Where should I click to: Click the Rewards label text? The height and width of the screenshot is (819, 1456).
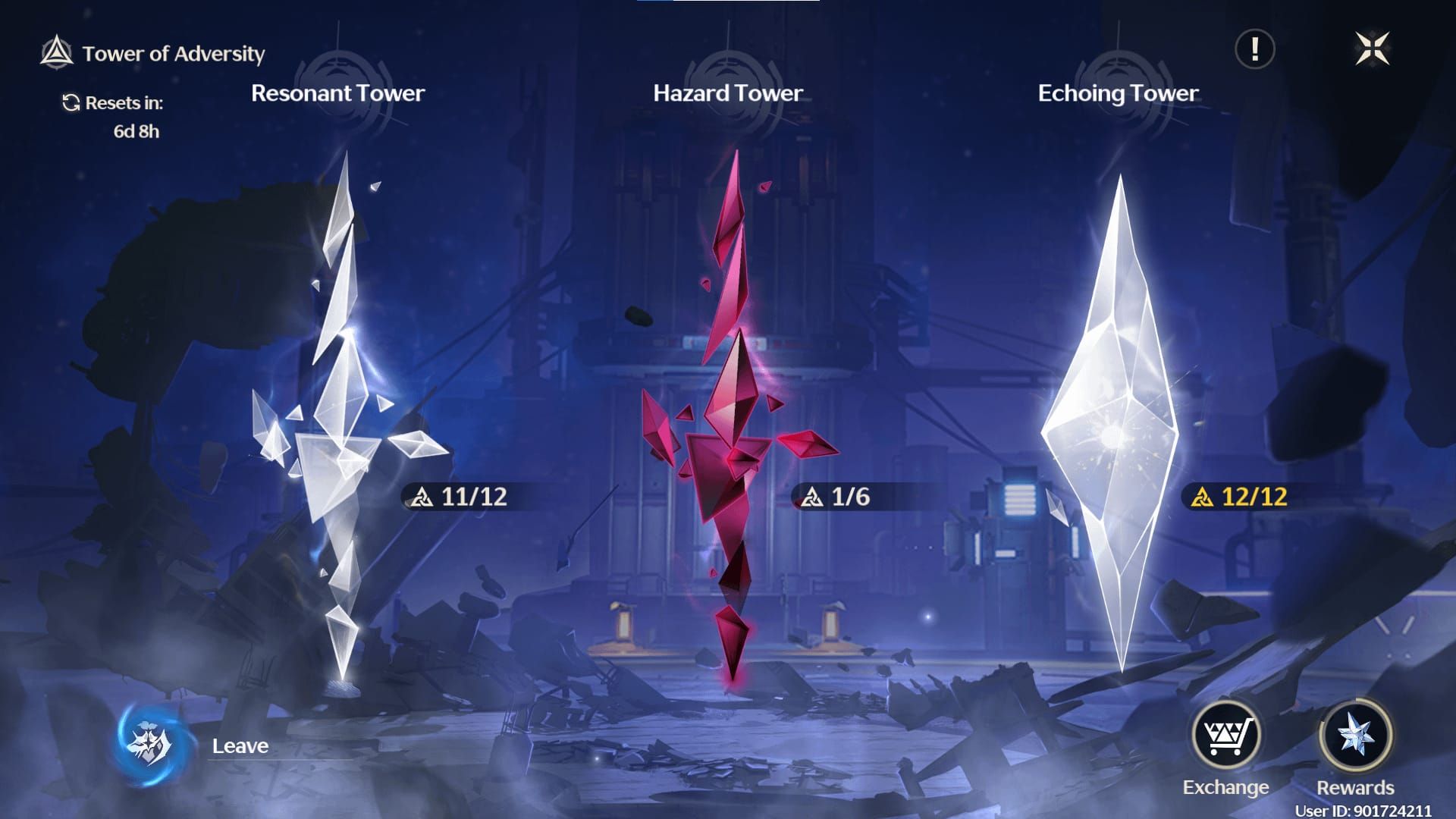click(1357, 786)
